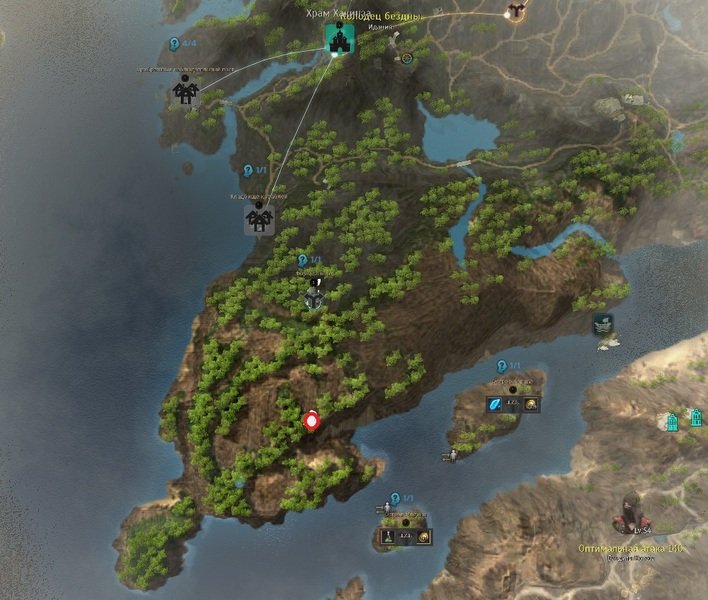Click the red location pin on the peninsula
The image size is (708, 600).
click(x=311, y=421)
